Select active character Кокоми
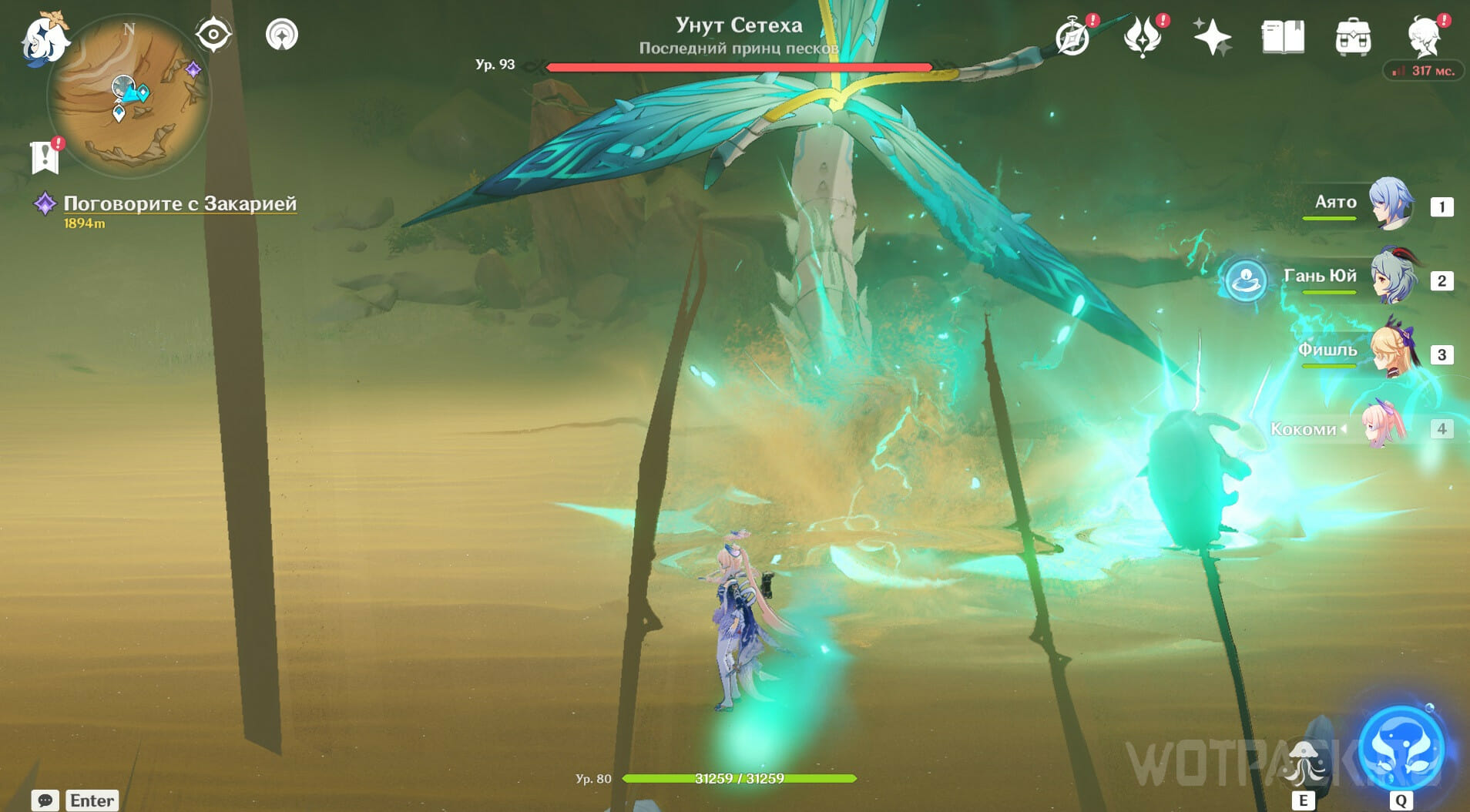 click(1383, 427)
